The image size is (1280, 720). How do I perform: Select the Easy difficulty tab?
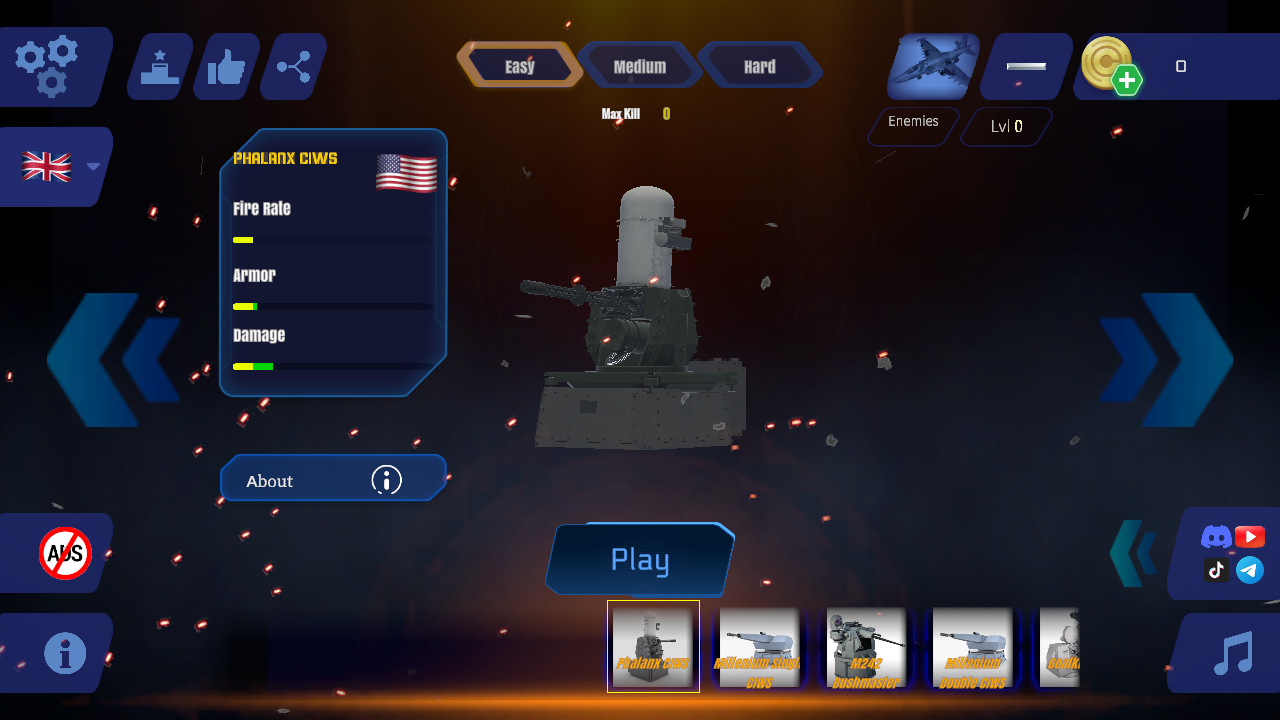(x=520, y=66)
